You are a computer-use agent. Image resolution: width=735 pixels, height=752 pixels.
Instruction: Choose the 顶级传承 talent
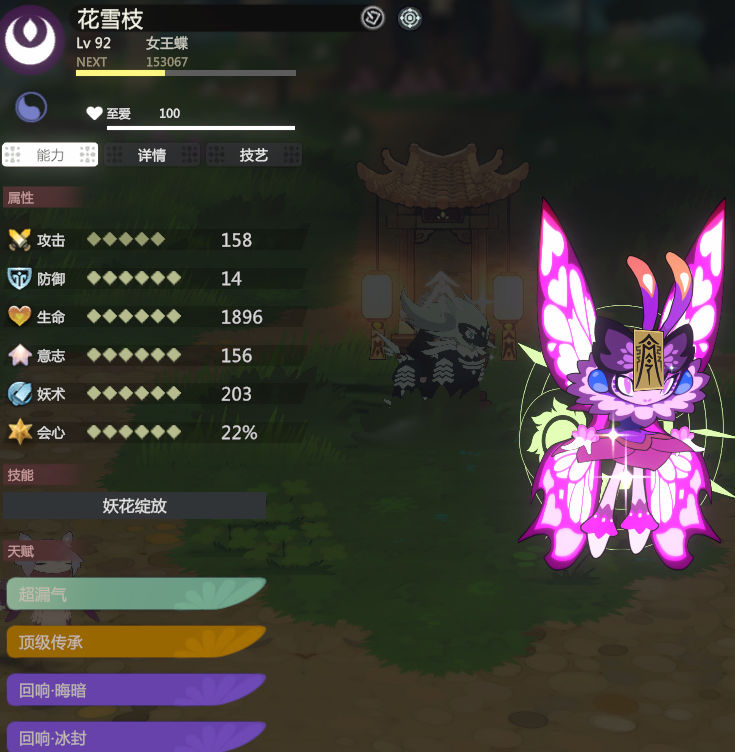pyautogui.click(x=135, y=642)
